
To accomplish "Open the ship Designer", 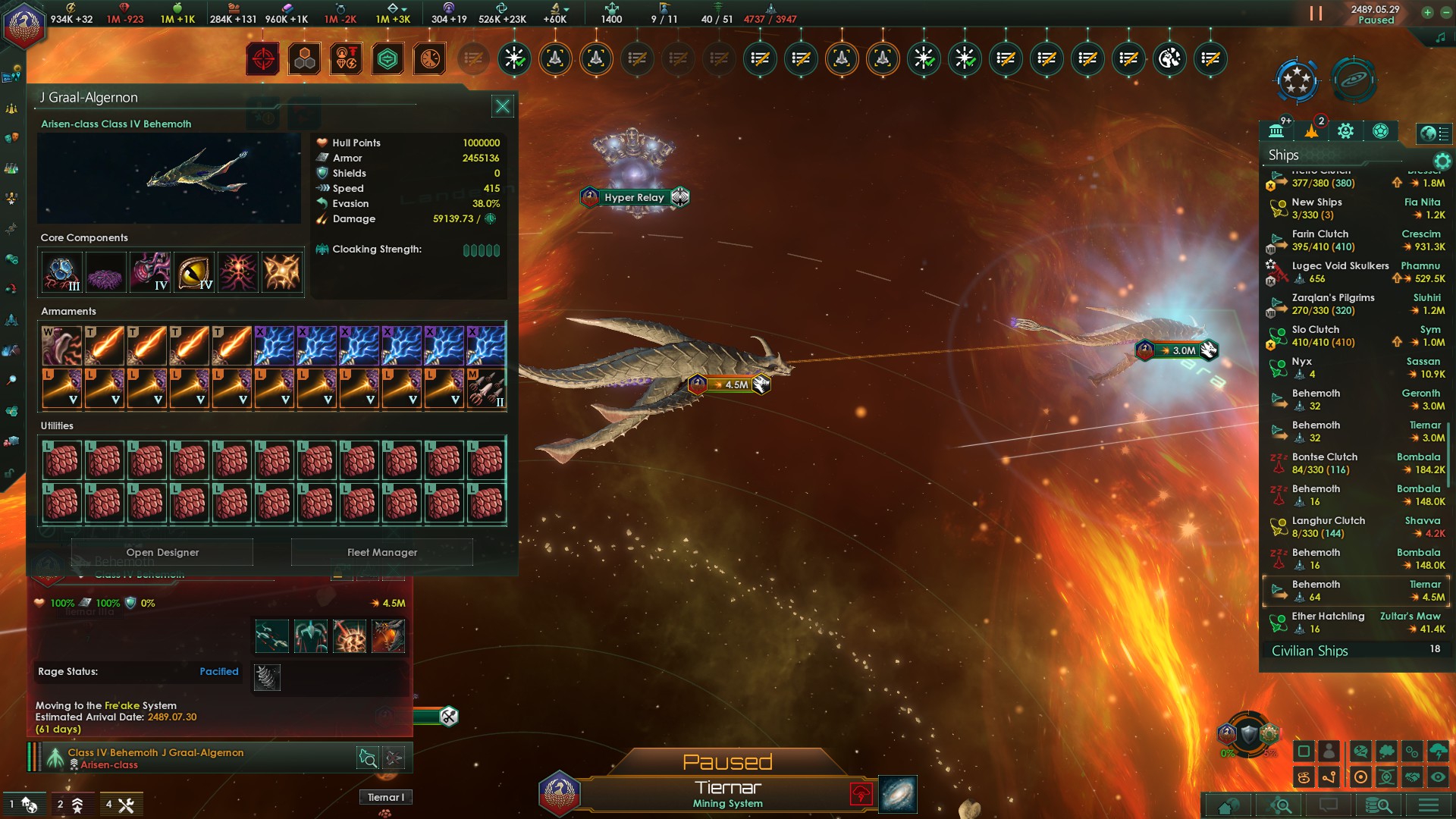I will point(162,552).
